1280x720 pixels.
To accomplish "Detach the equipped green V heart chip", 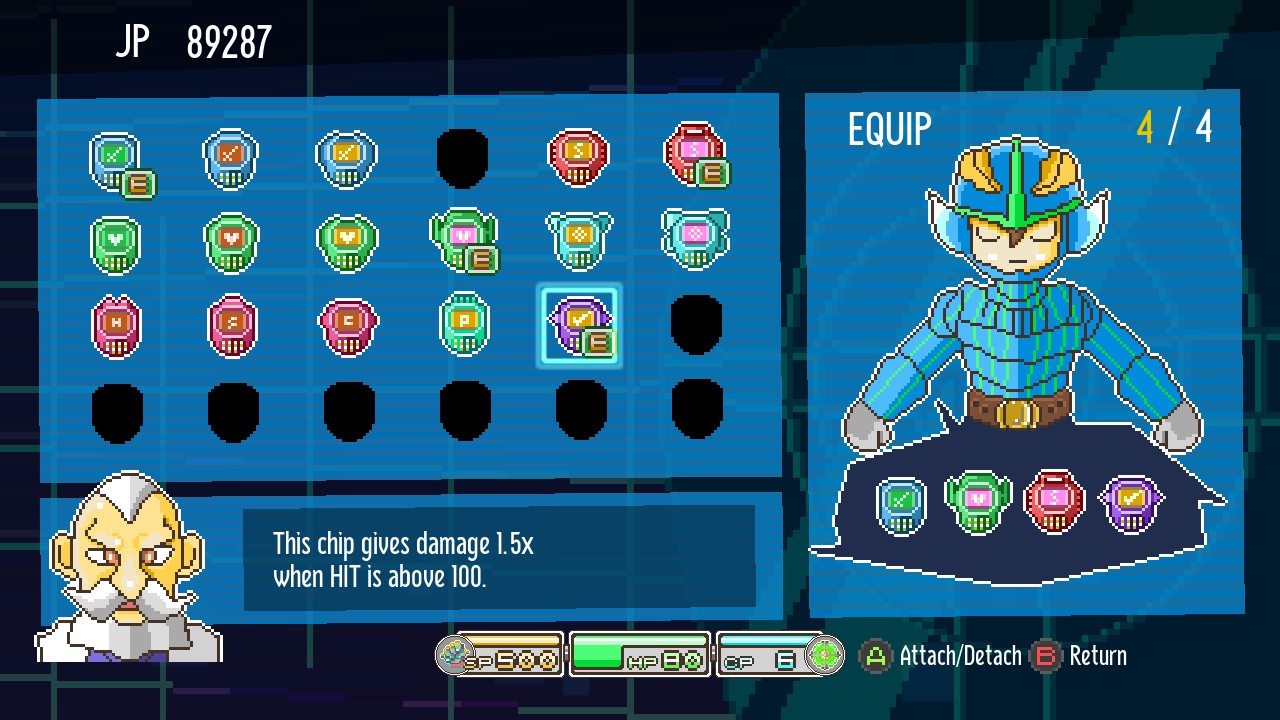I will 977,503.
